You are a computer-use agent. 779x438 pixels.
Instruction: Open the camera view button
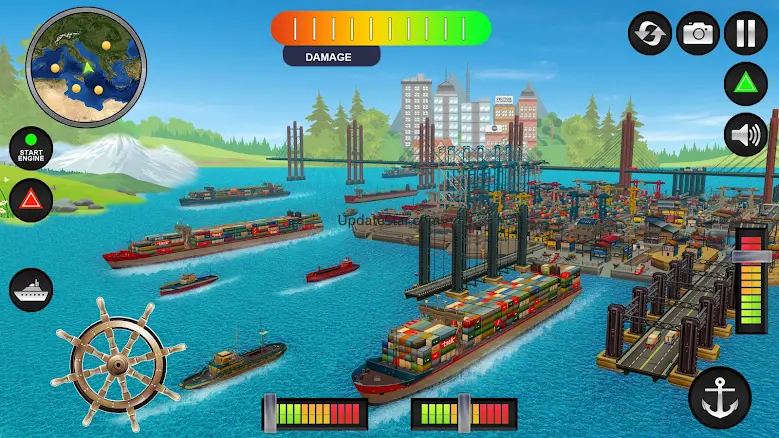(x=698, y=34)
